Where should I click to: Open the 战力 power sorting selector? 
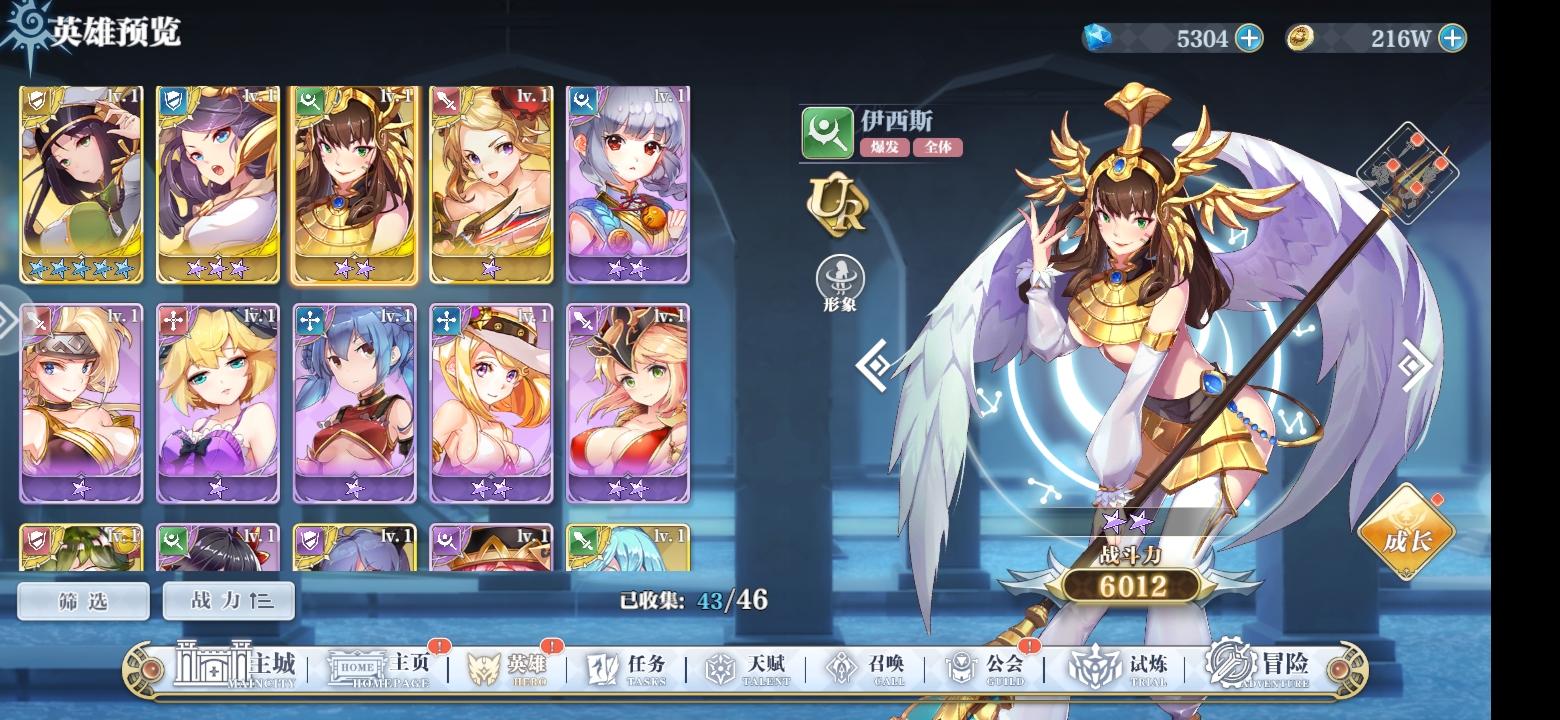tap(227, 600)
